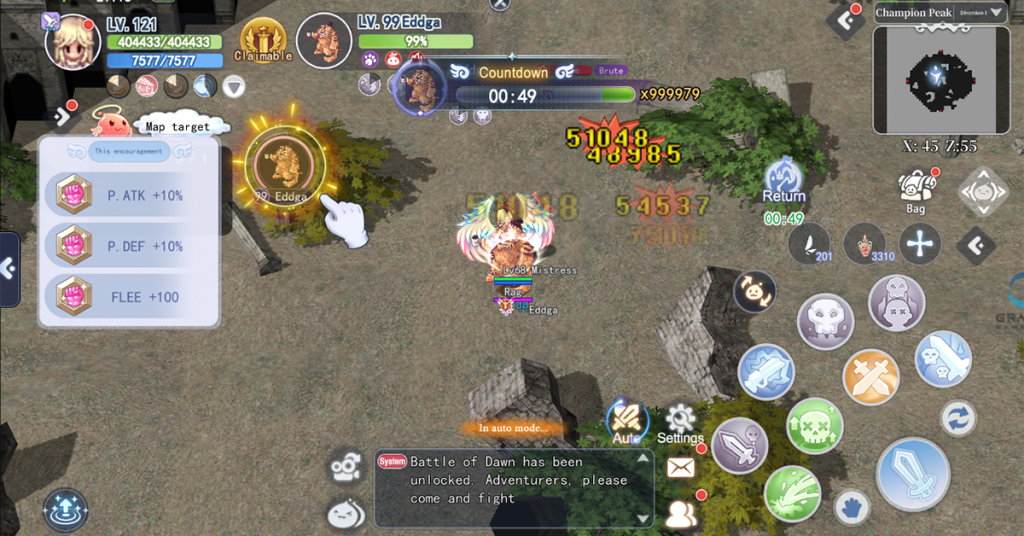Screen dimensions: 1024x536
Task: Open the mail envelope icon
Action: coord(681,467)
